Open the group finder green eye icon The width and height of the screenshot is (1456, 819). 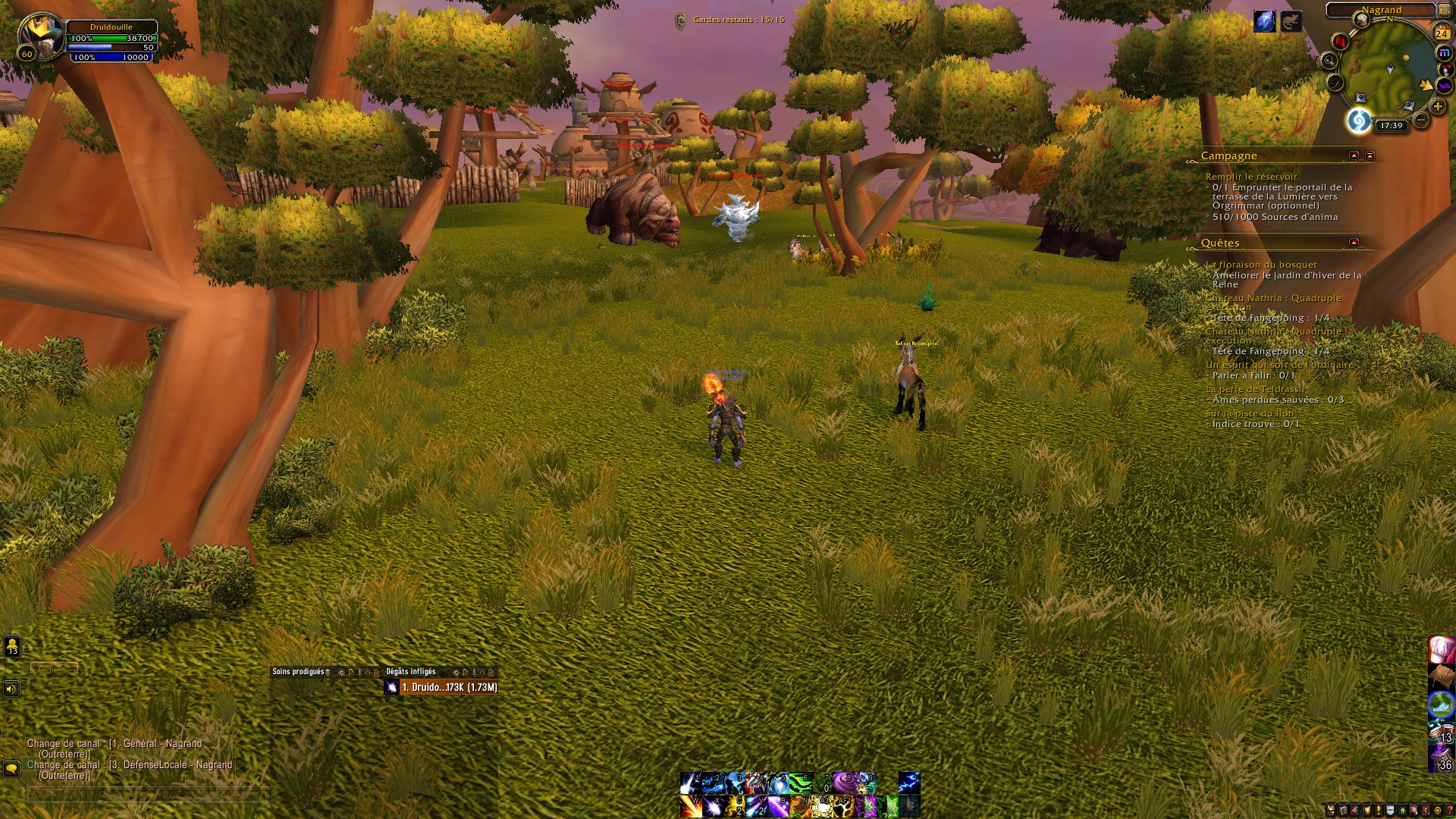(1402, 810)
